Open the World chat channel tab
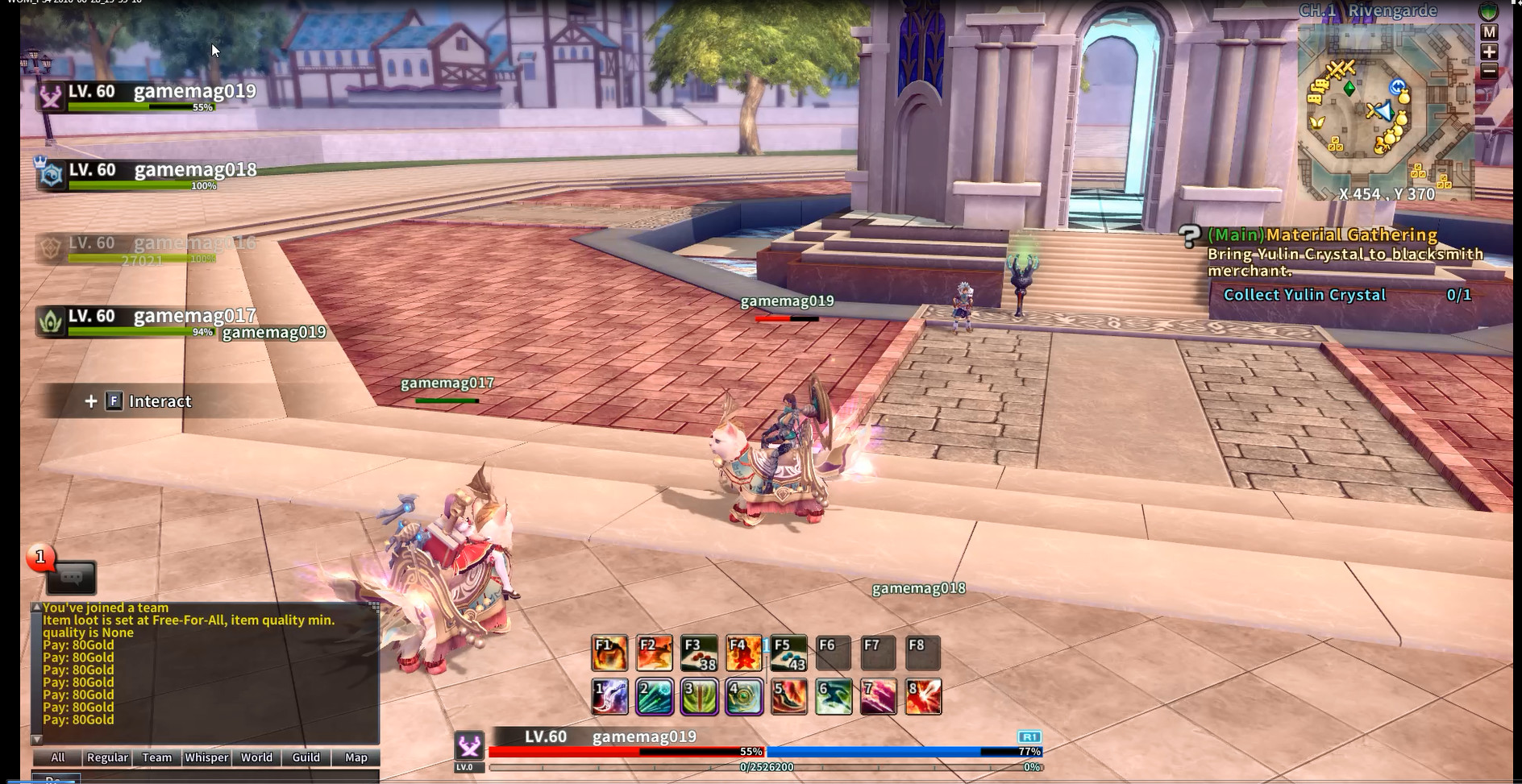This screenshot has width=1522, height=784. (x=256, y=757)
